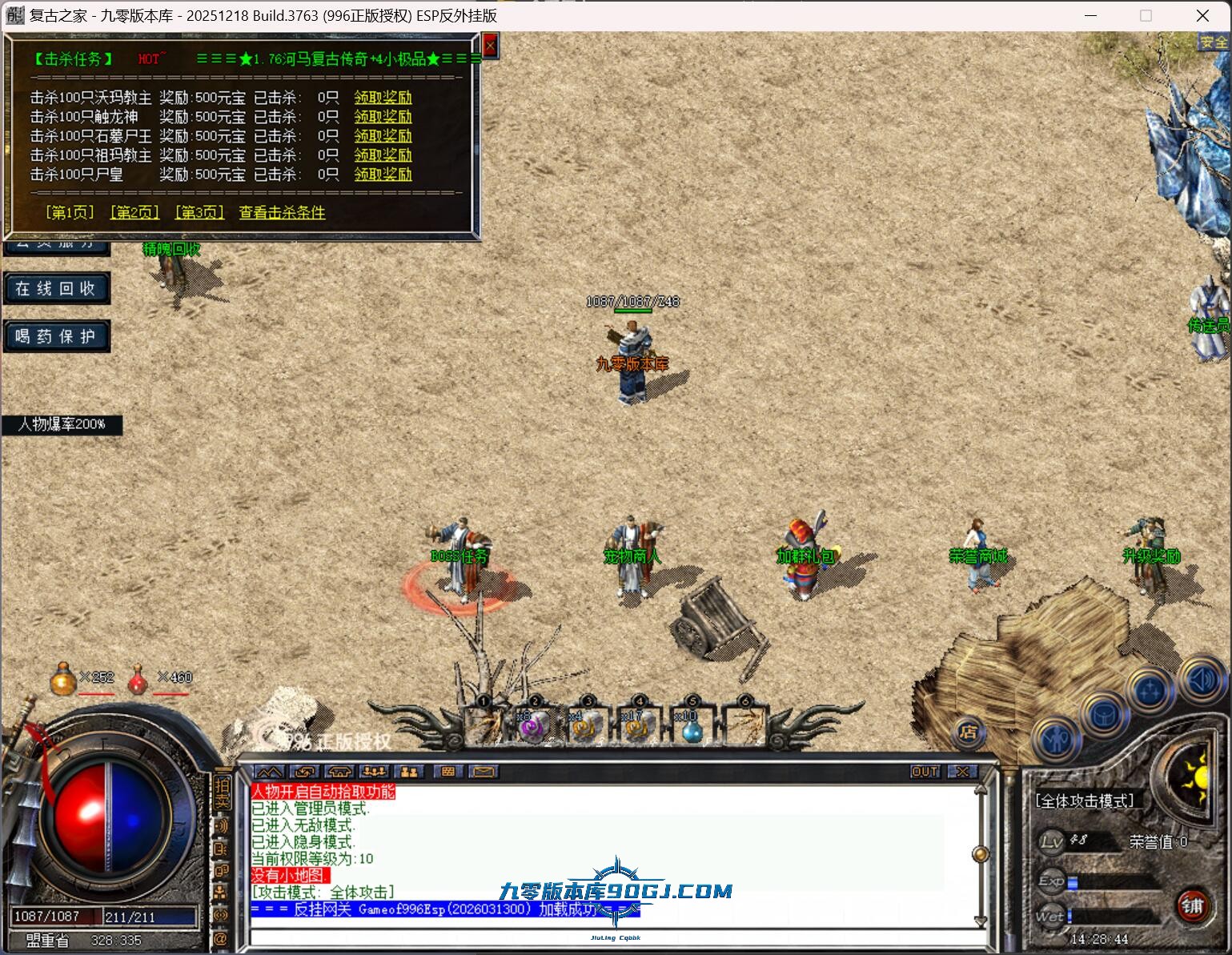
Task: Claim reward for killing 沃玛教主
Action: (383, 98)
